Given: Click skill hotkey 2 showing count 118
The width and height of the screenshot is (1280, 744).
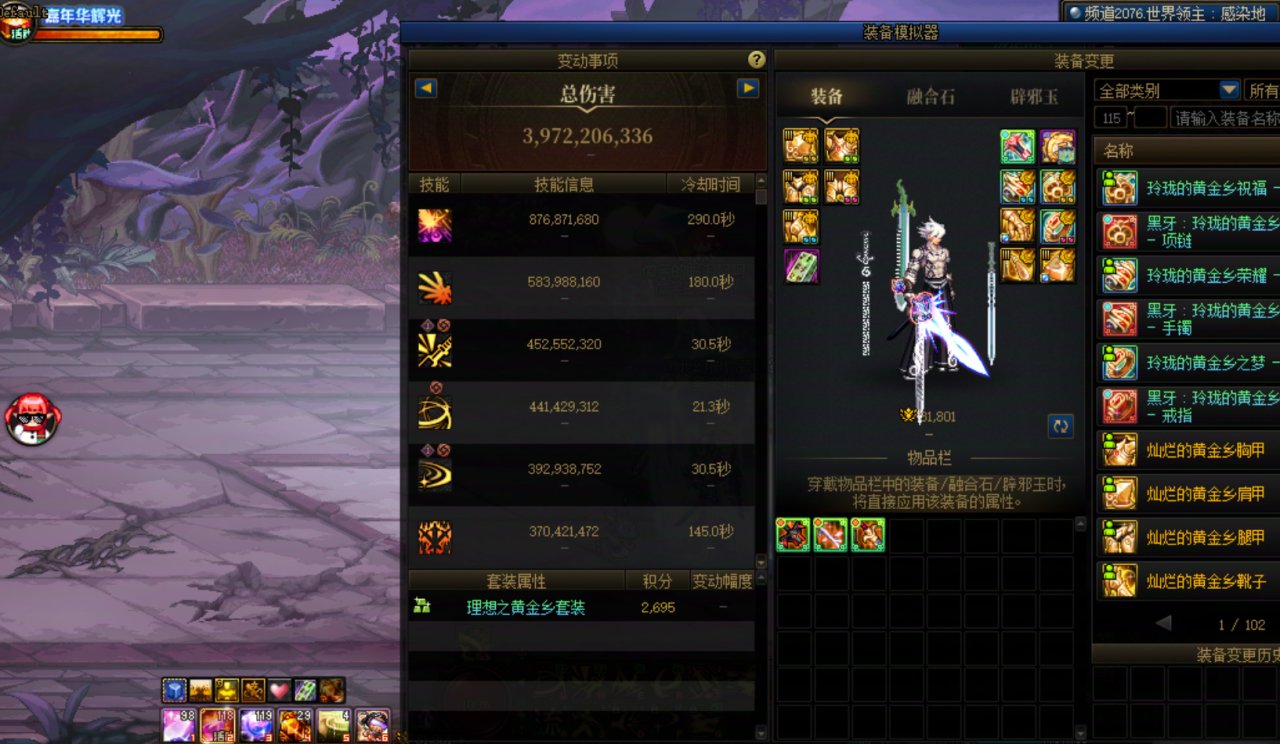Looking at the screenshot, I should click(x=219, y=725).
